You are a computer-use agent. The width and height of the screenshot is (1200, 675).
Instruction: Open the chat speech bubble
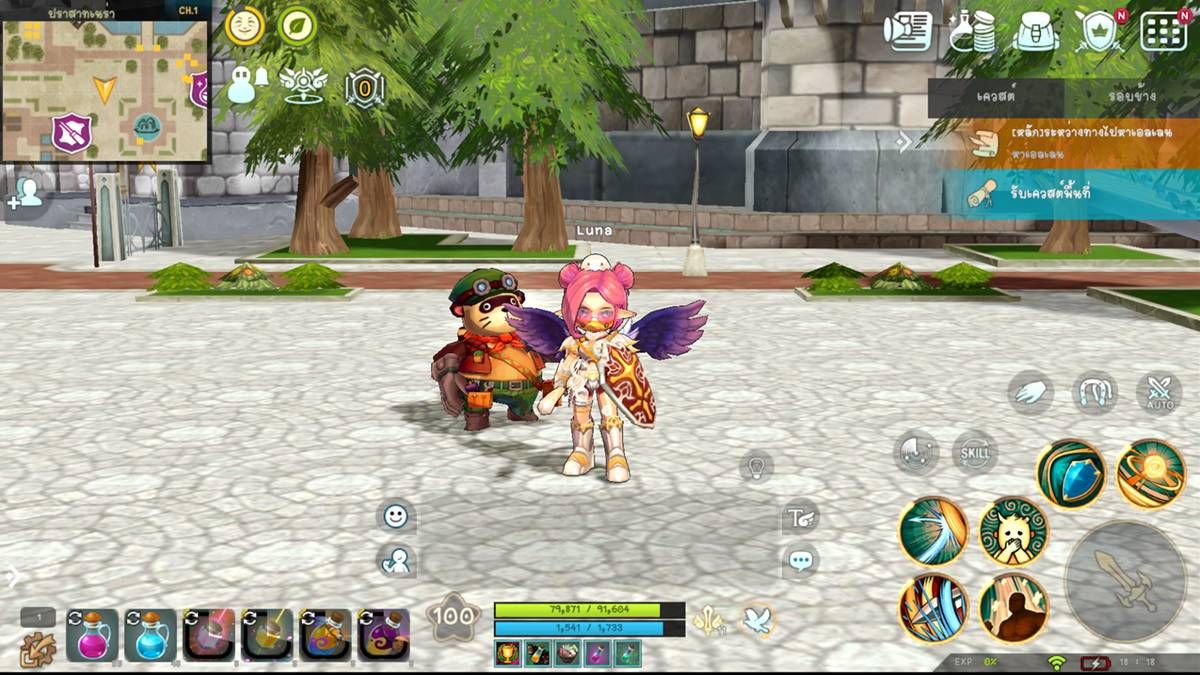(799, 561)
